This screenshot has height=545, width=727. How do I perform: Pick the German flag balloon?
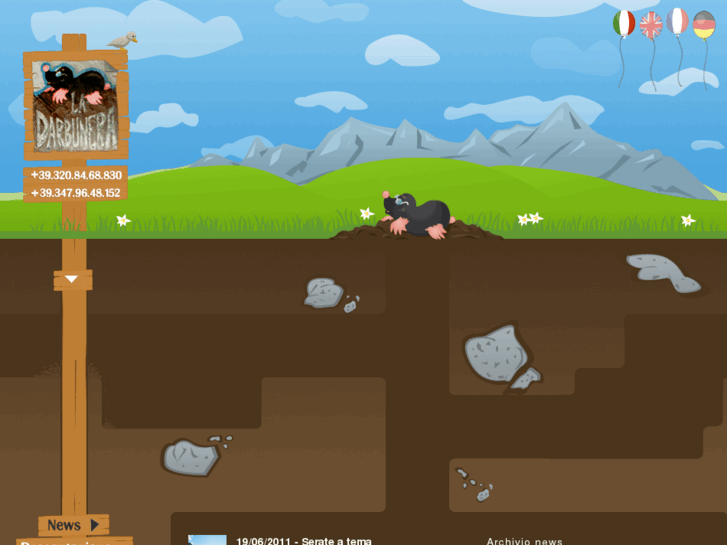tap(704, 25)
